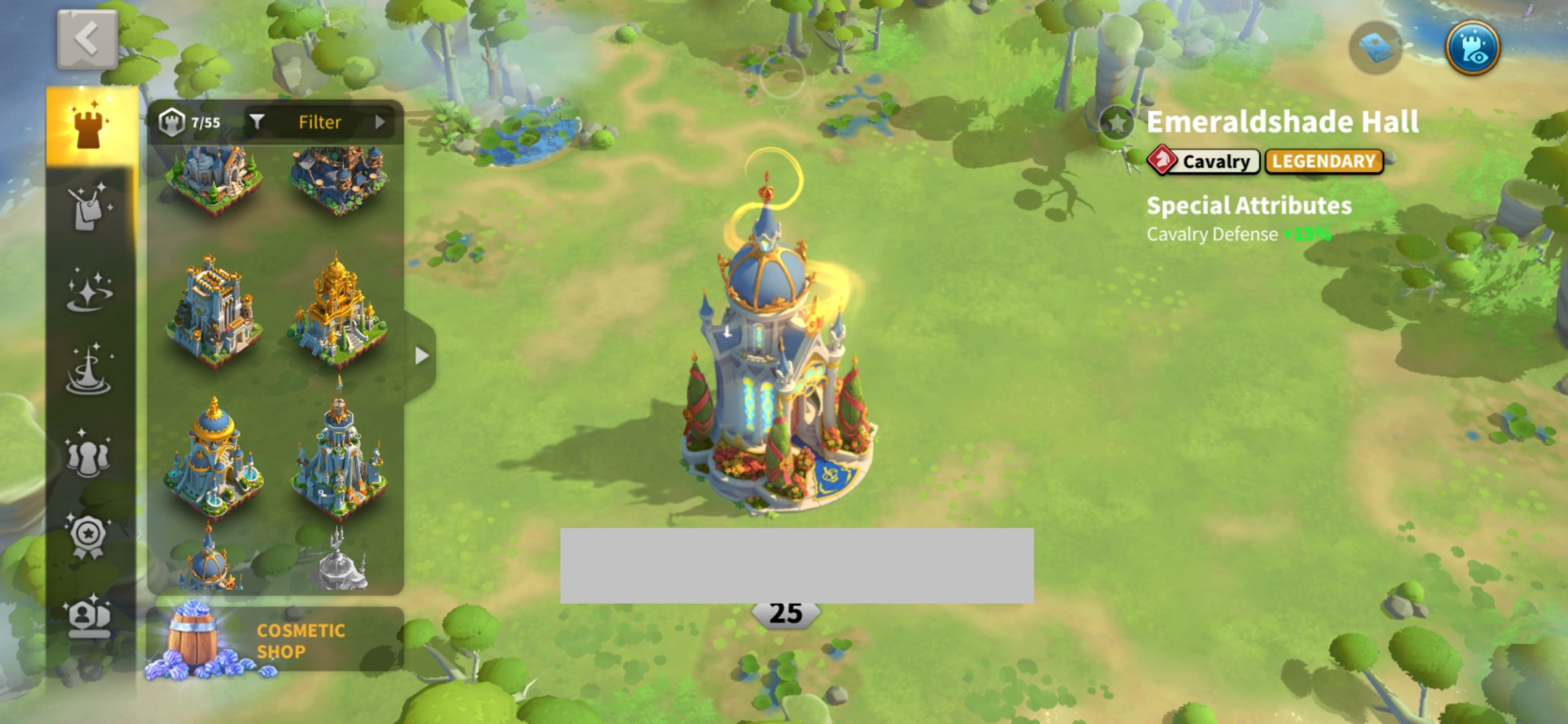Image resolution: width=1568 pixels, height=724 pixels.
Task: Select the castle skins tab
Action: pos(90,127)
